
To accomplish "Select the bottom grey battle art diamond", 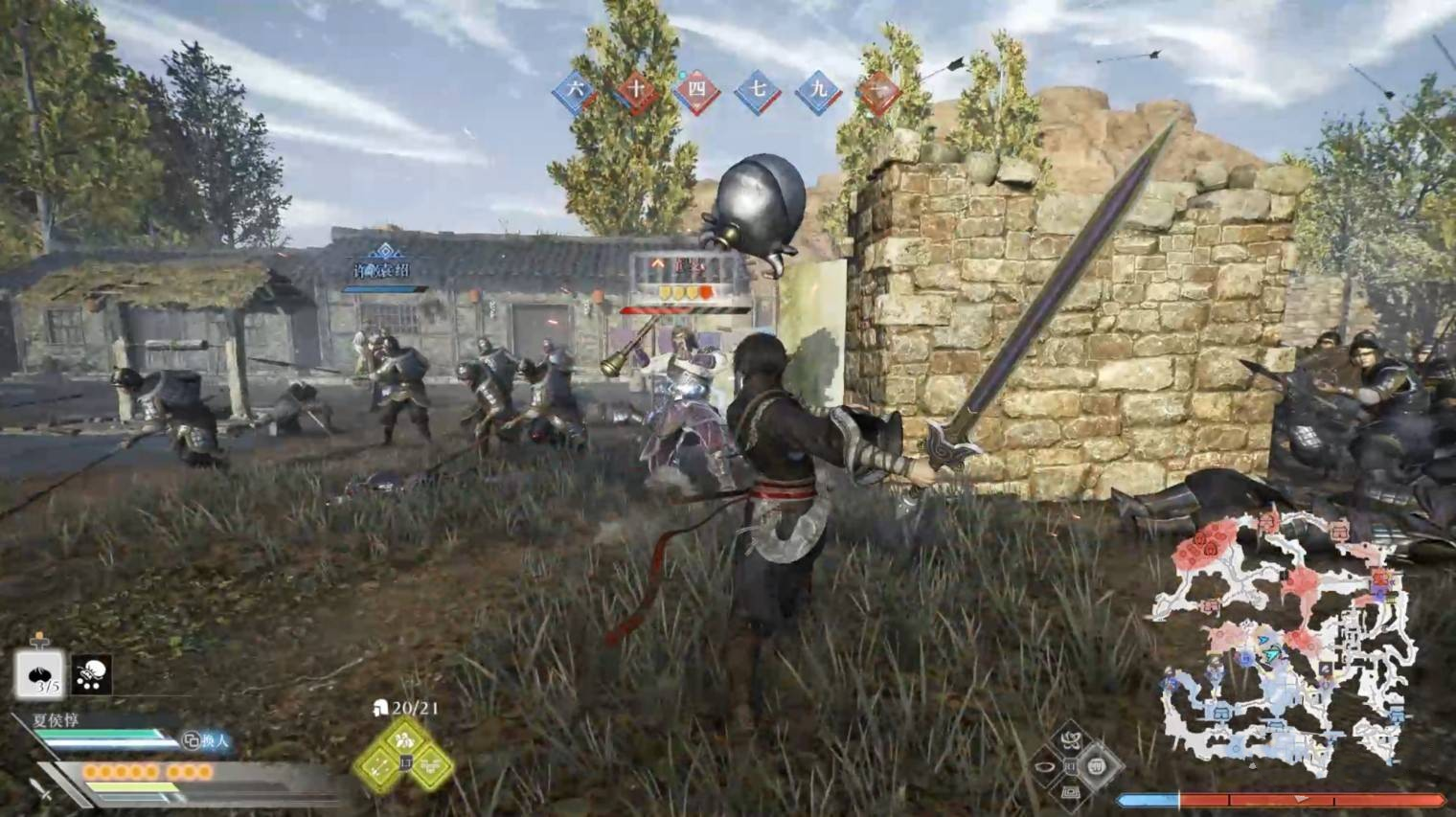I will point(1070,792).
